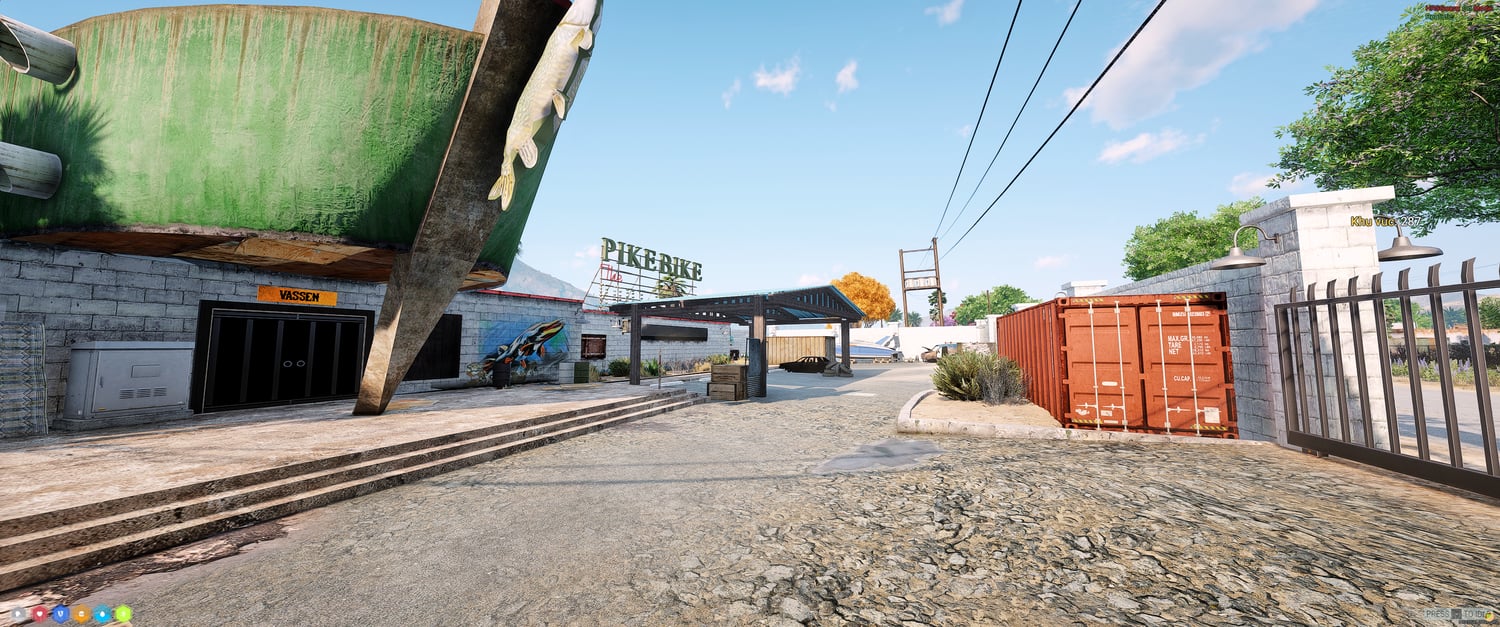Click the red heart health icon
The width and height of the screenshot is (1500, 627).
pyautogui.click(x=39, y=614)
